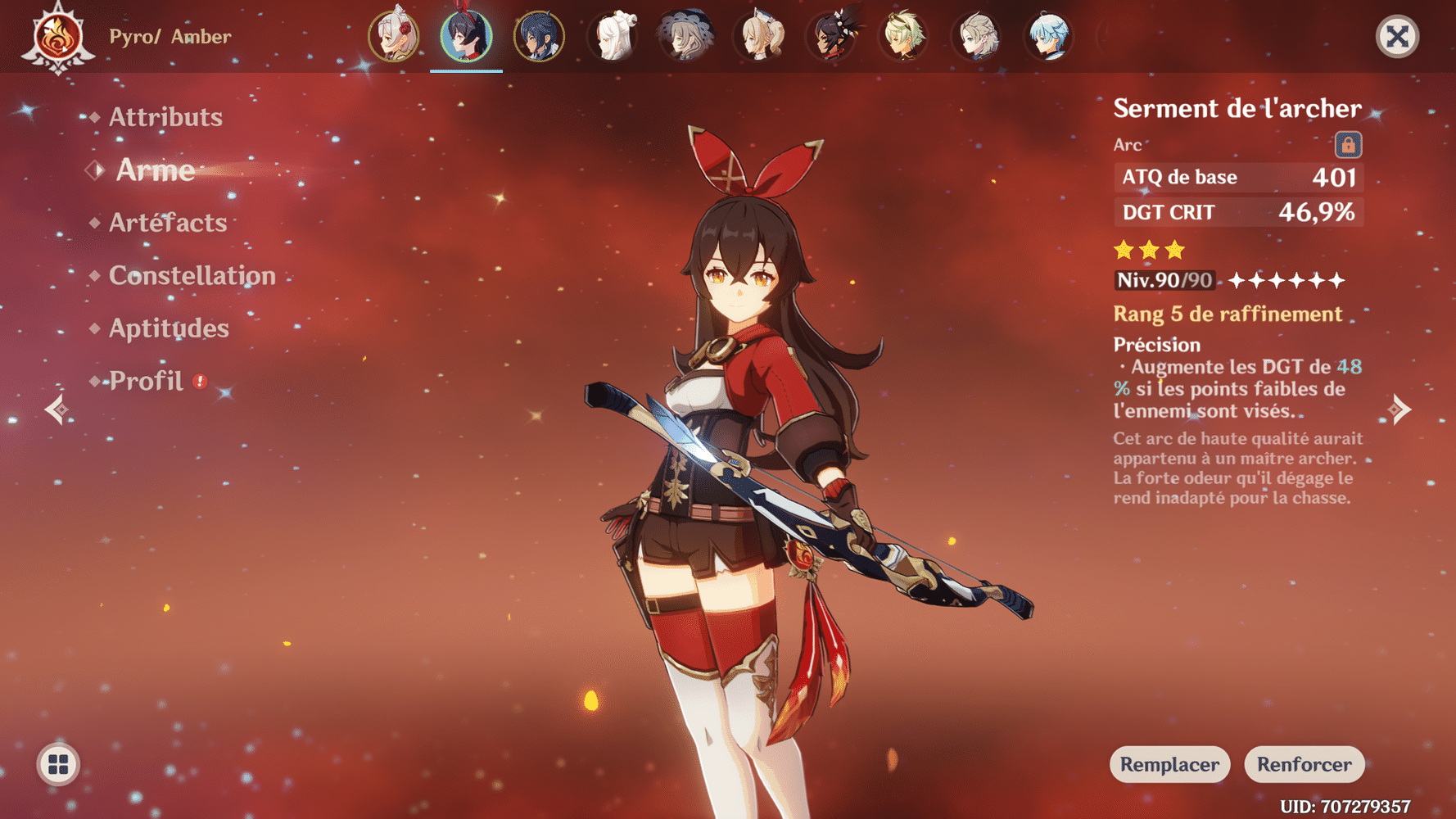
Task: Switch to the Artéfacts tab
Action: [168, 223]
